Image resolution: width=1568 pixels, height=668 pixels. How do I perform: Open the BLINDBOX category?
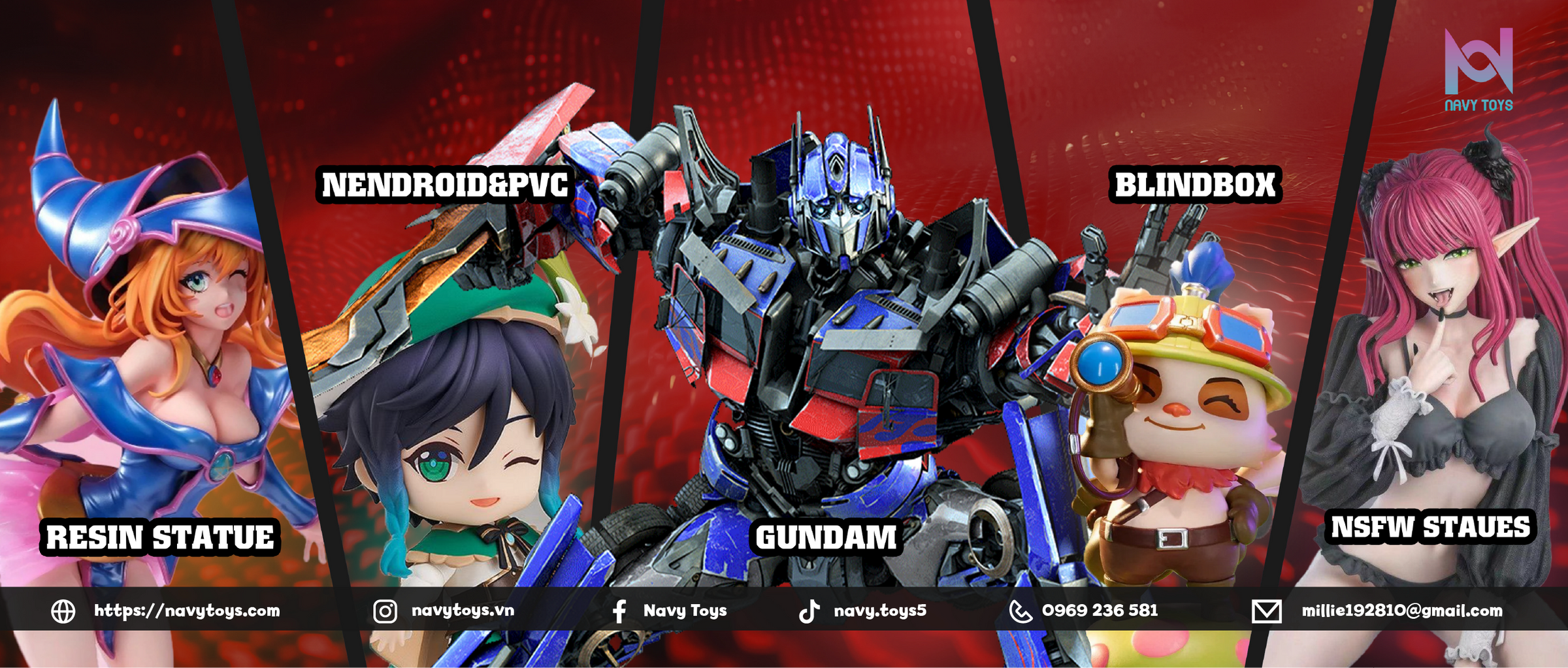tap(1195, 185)
